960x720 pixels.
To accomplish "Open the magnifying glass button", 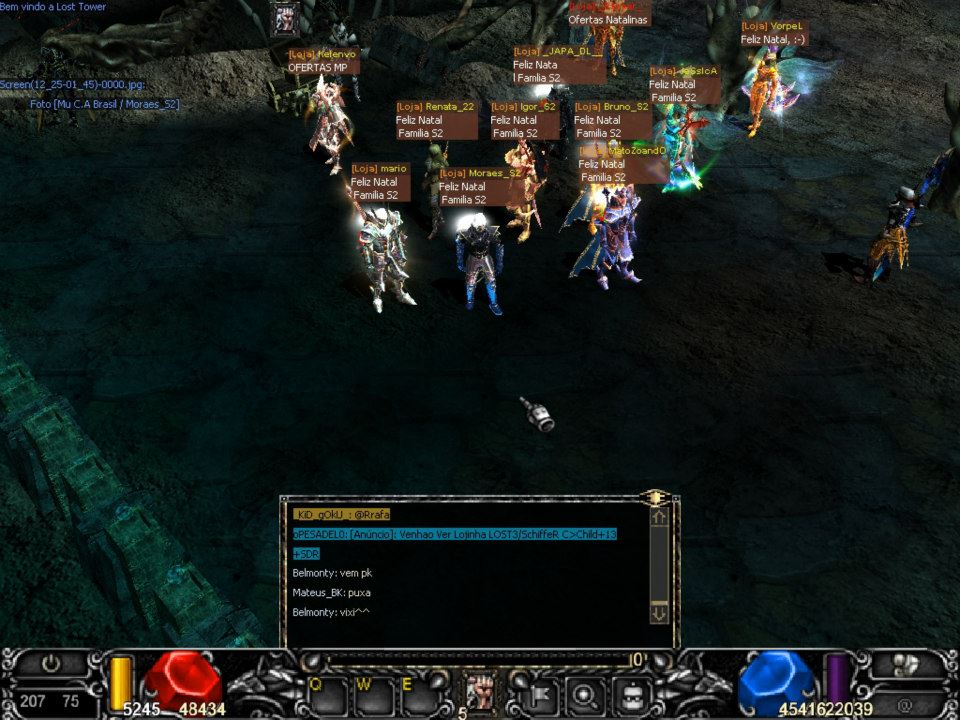I will click(583, 692).
